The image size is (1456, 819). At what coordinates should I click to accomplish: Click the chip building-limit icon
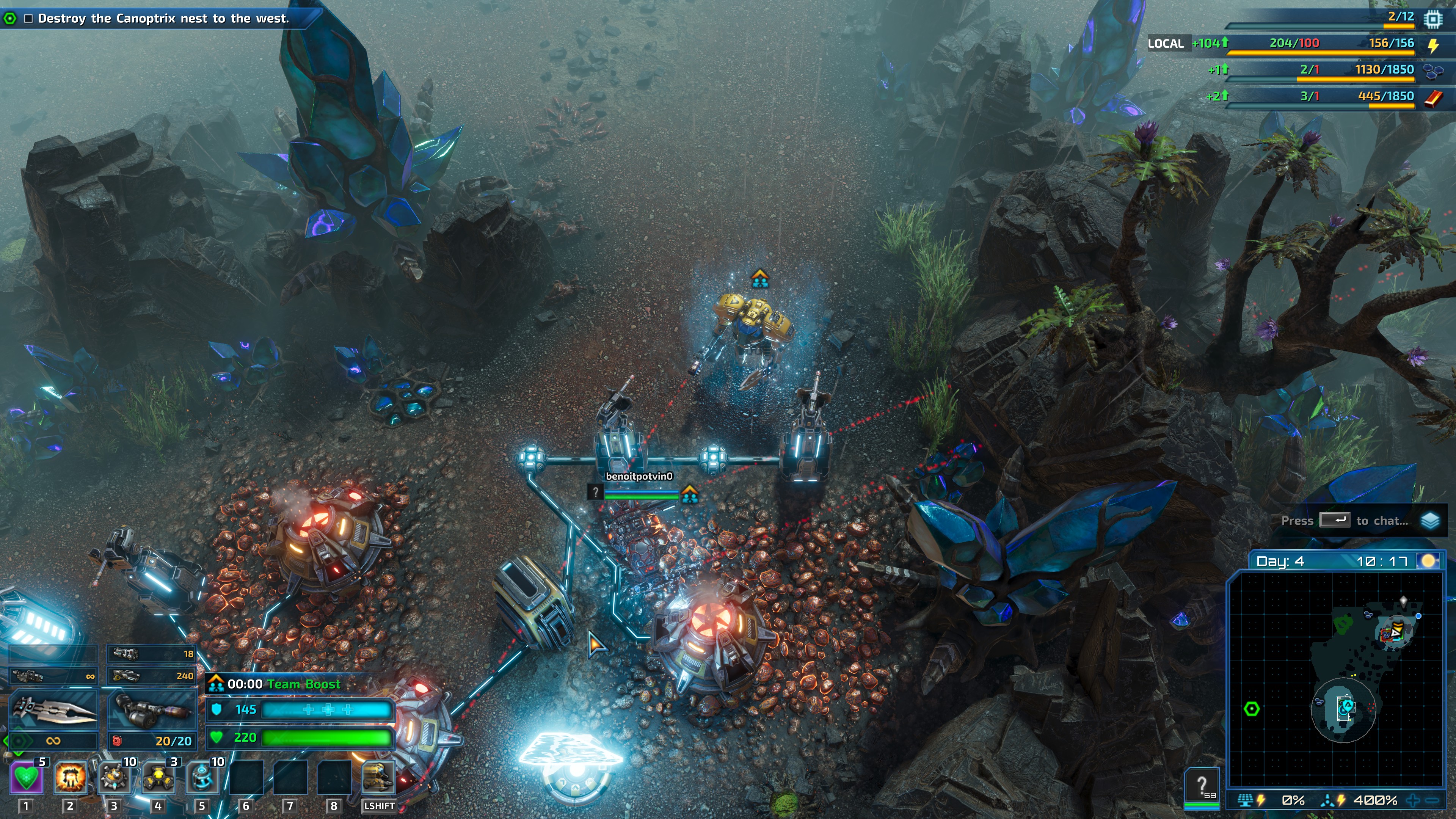[x=1433, y=19]
